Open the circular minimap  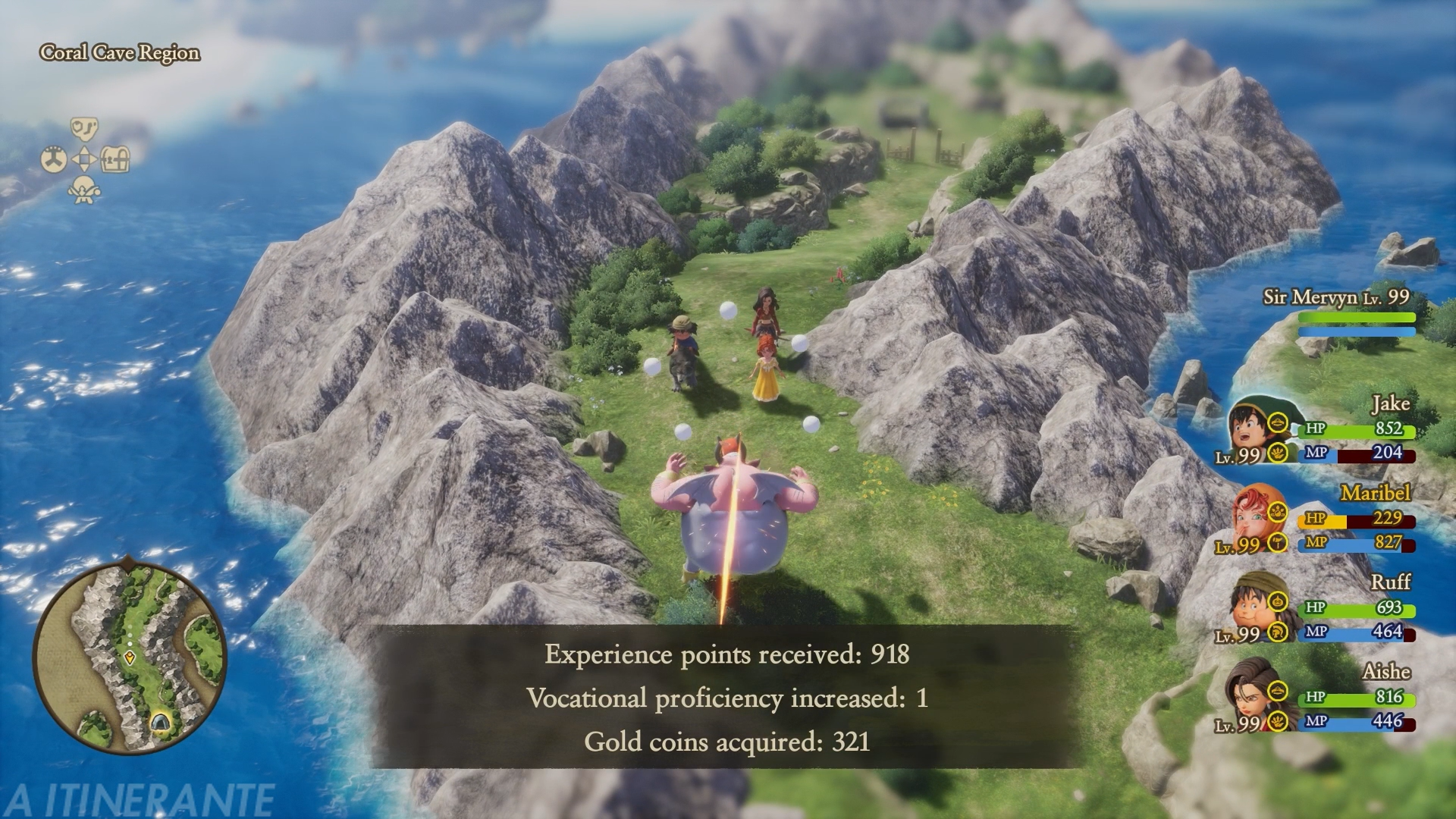click(130, 654)
